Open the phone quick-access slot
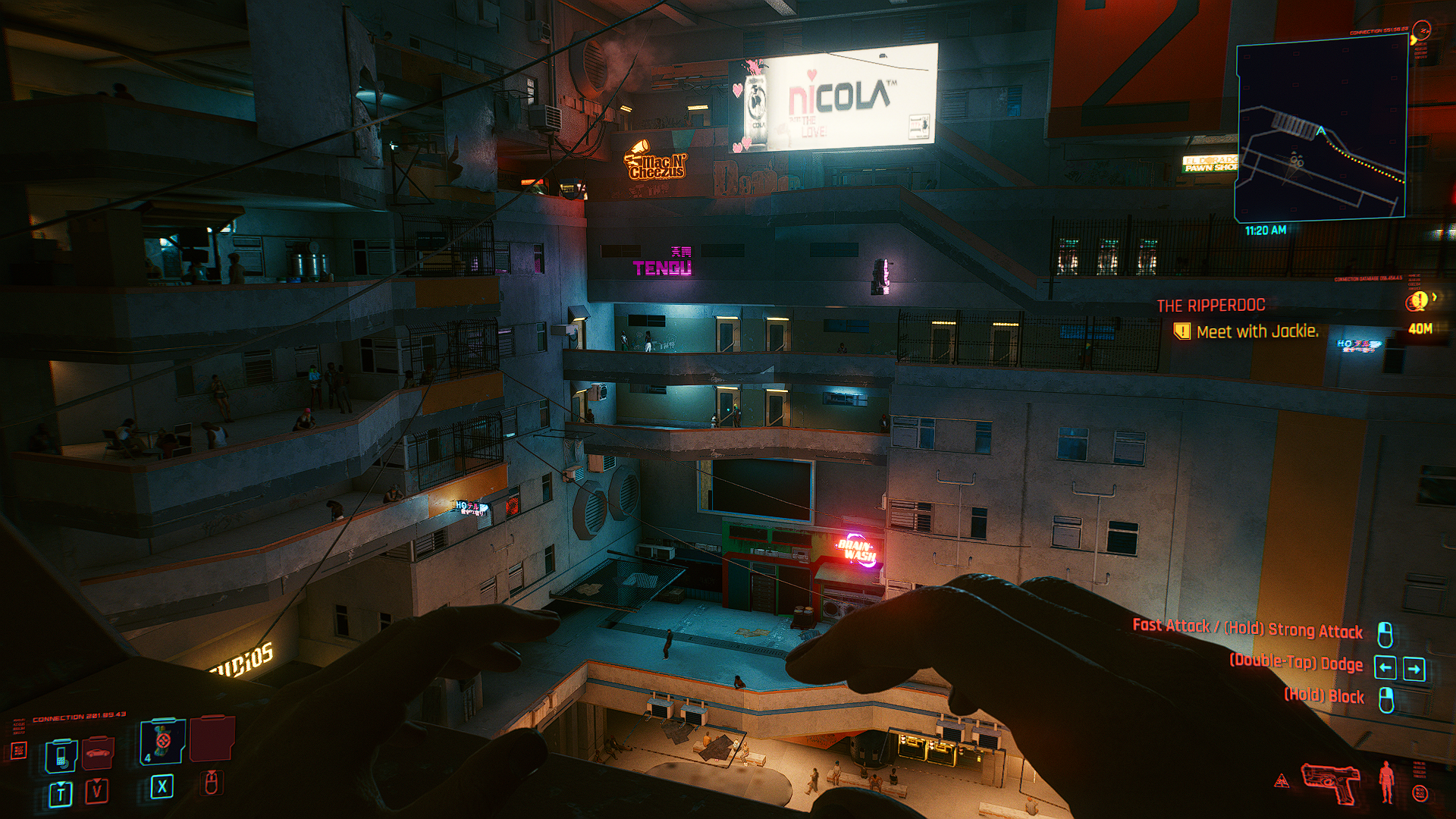This screenshot has height=819, width=1456. coord(61,755)
